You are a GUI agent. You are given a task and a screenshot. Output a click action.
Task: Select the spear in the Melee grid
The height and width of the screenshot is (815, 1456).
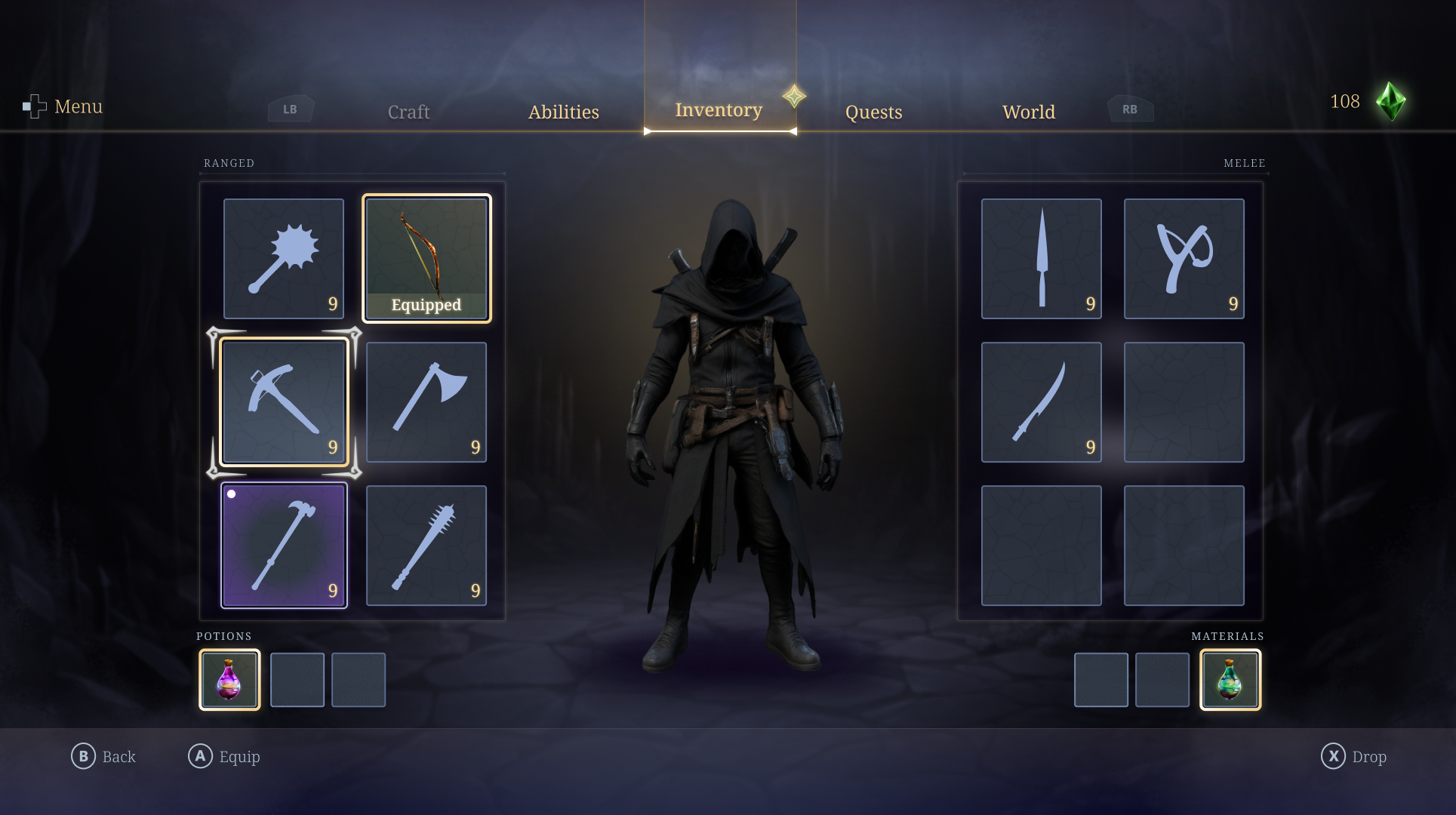pyautogui.click(x=1041, y=257)
